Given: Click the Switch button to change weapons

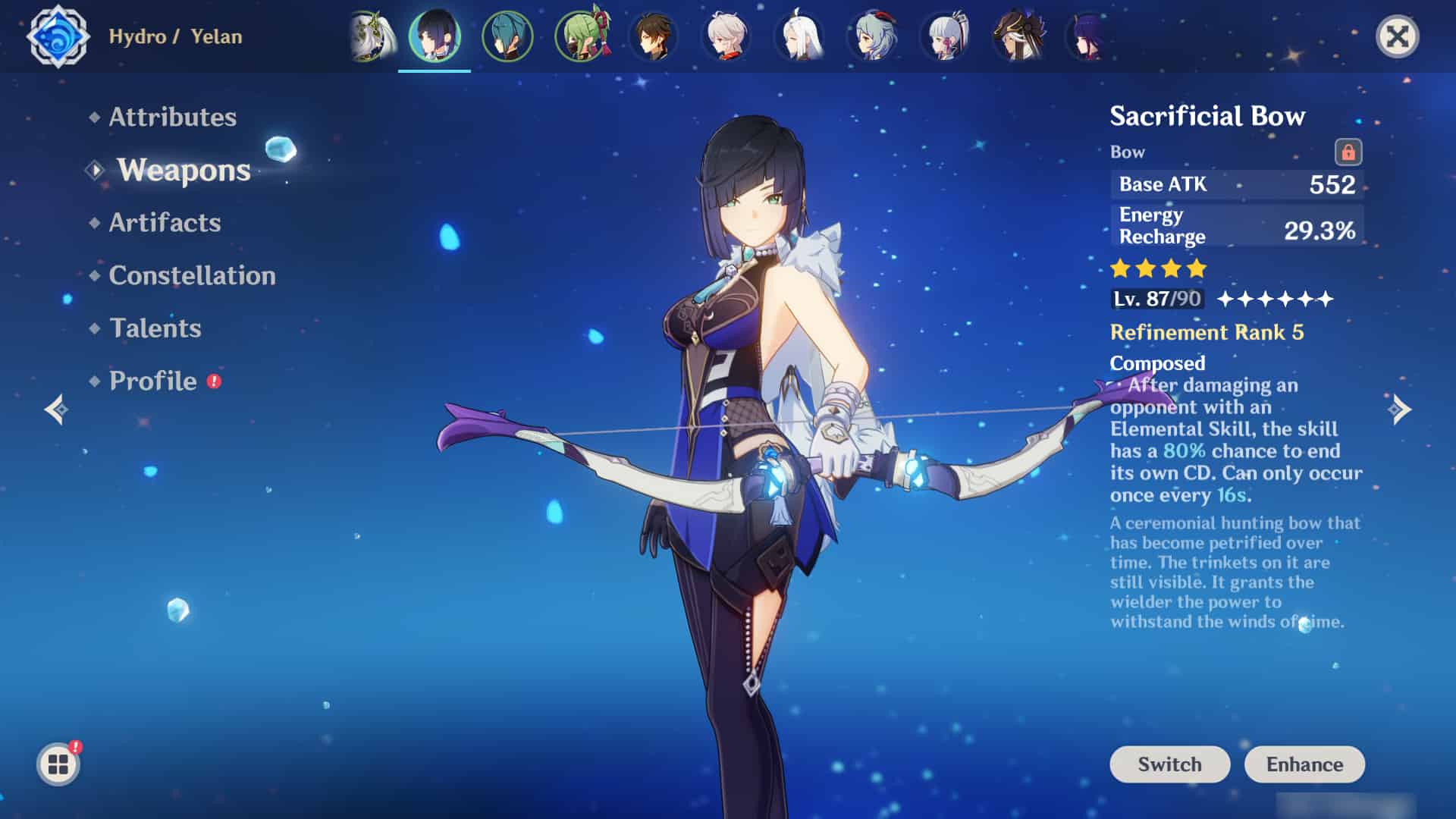Looking at the screenshot, I should tap(1169, 764).
